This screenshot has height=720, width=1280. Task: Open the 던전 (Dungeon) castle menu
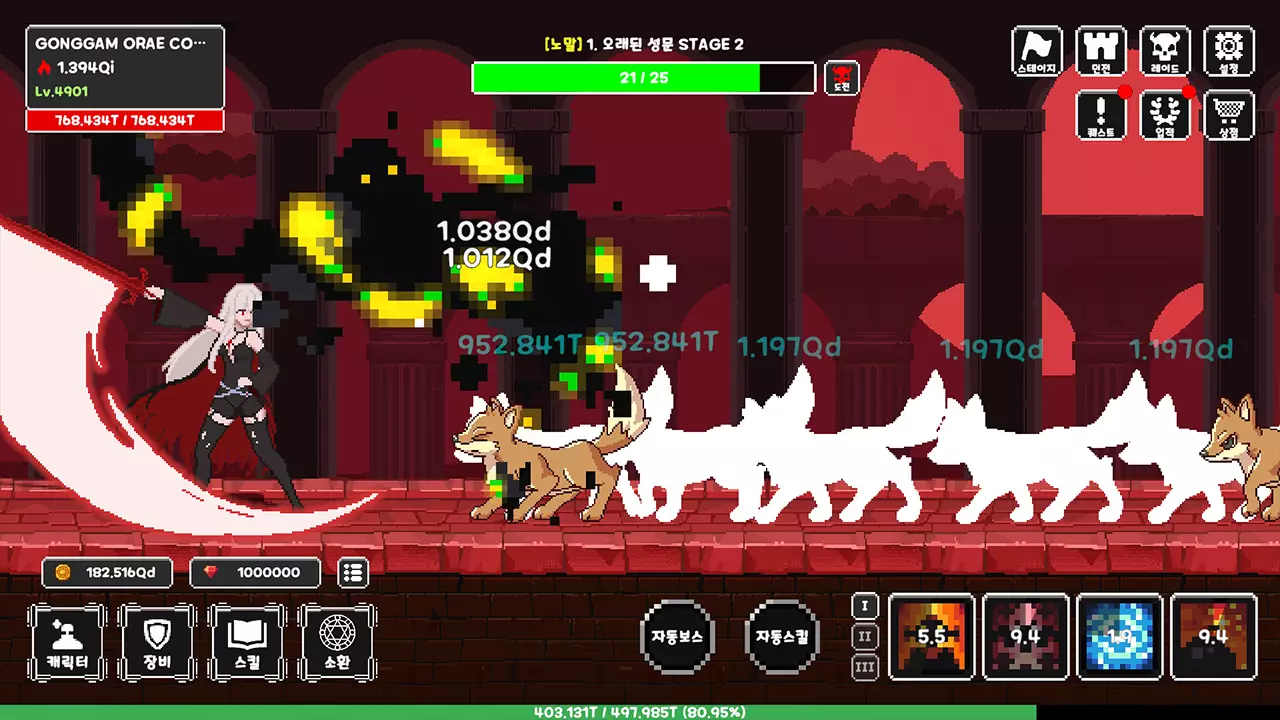pyautogui.click(x=1101, y=51)
